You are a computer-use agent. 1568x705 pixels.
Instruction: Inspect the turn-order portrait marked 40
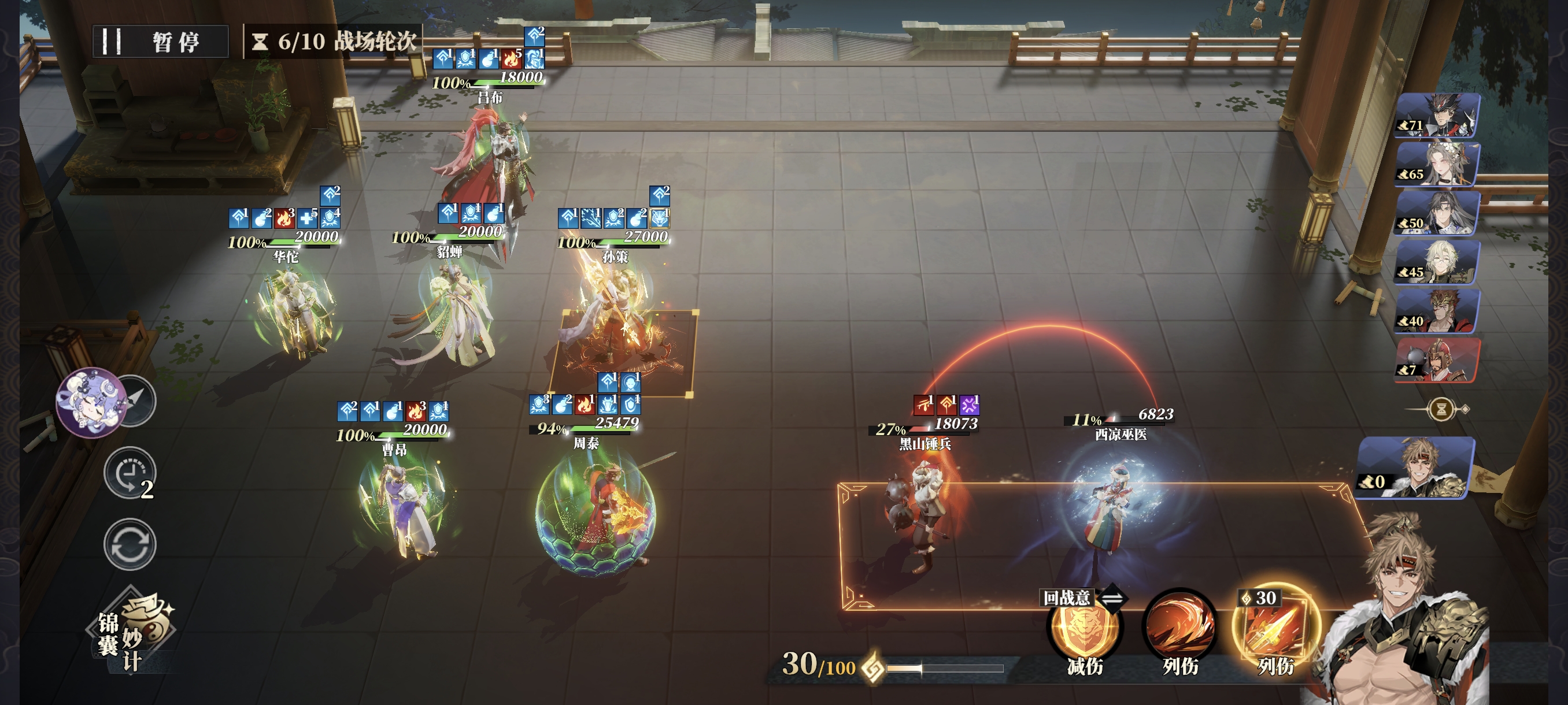click(x=1436, y=311)
